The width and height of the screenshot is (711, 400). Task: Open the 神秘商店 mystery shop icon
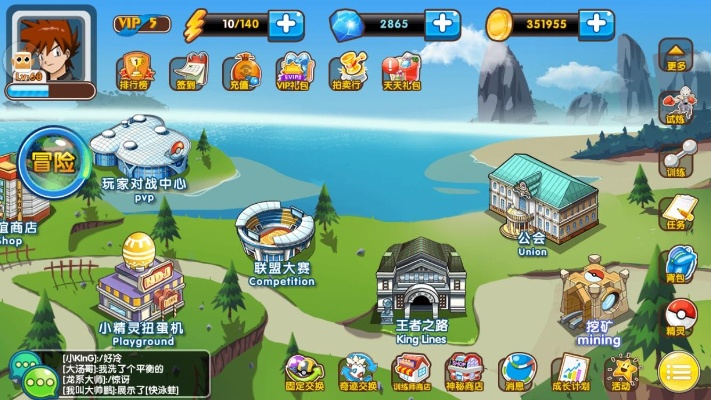[464, 371]
